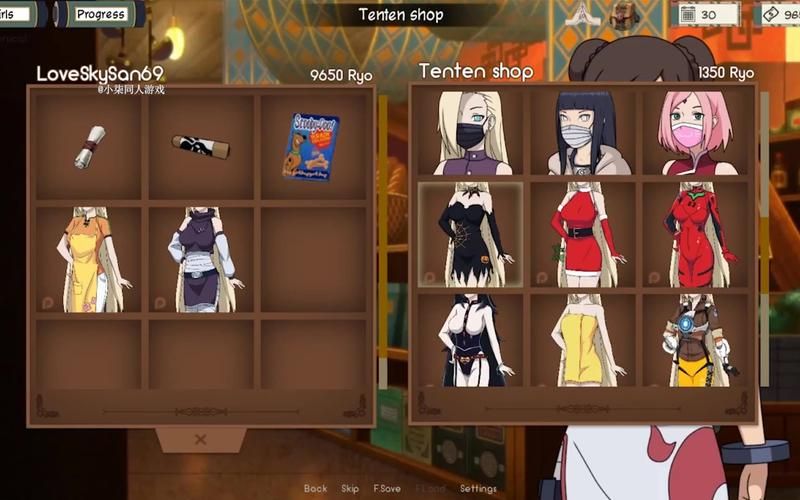Screen dimensions: 800x500
Task: Pick the yellow towel outfit
Action: pos(584,340)
